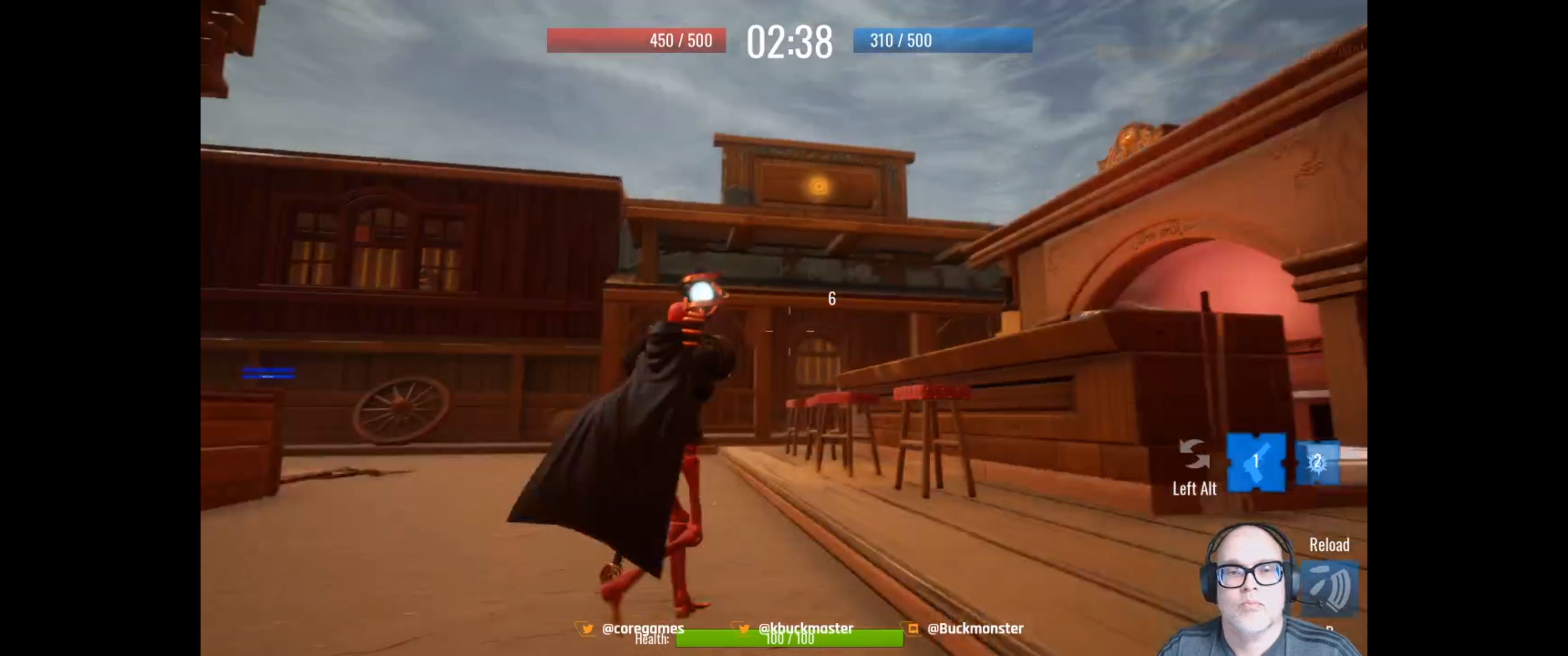The image size is (1568, 656).
Task: Select the pistol weapon slot 1
Action: click(x=1256, y=462)
